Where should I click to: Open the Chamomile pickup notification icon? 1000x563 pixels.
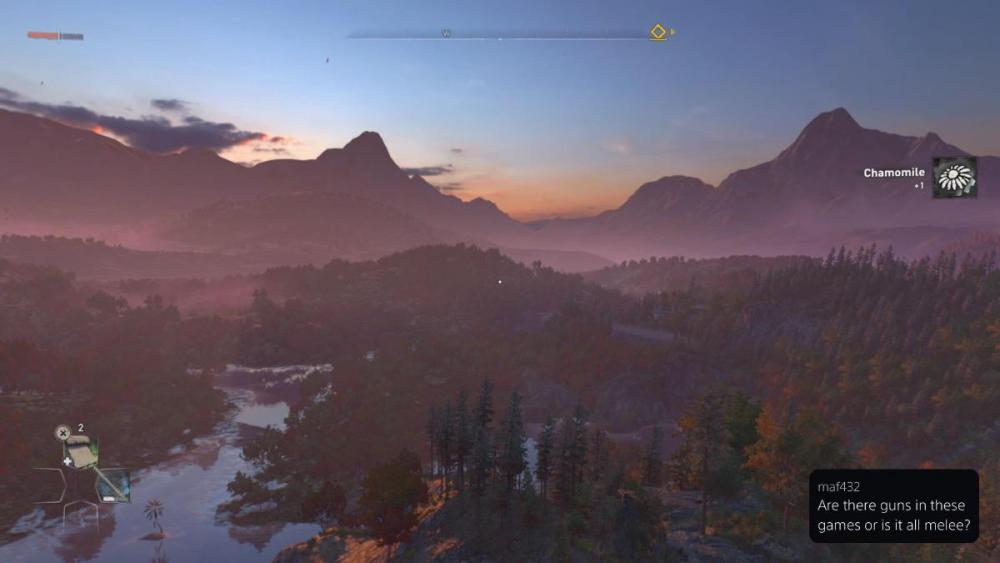(x=954, y=178)
